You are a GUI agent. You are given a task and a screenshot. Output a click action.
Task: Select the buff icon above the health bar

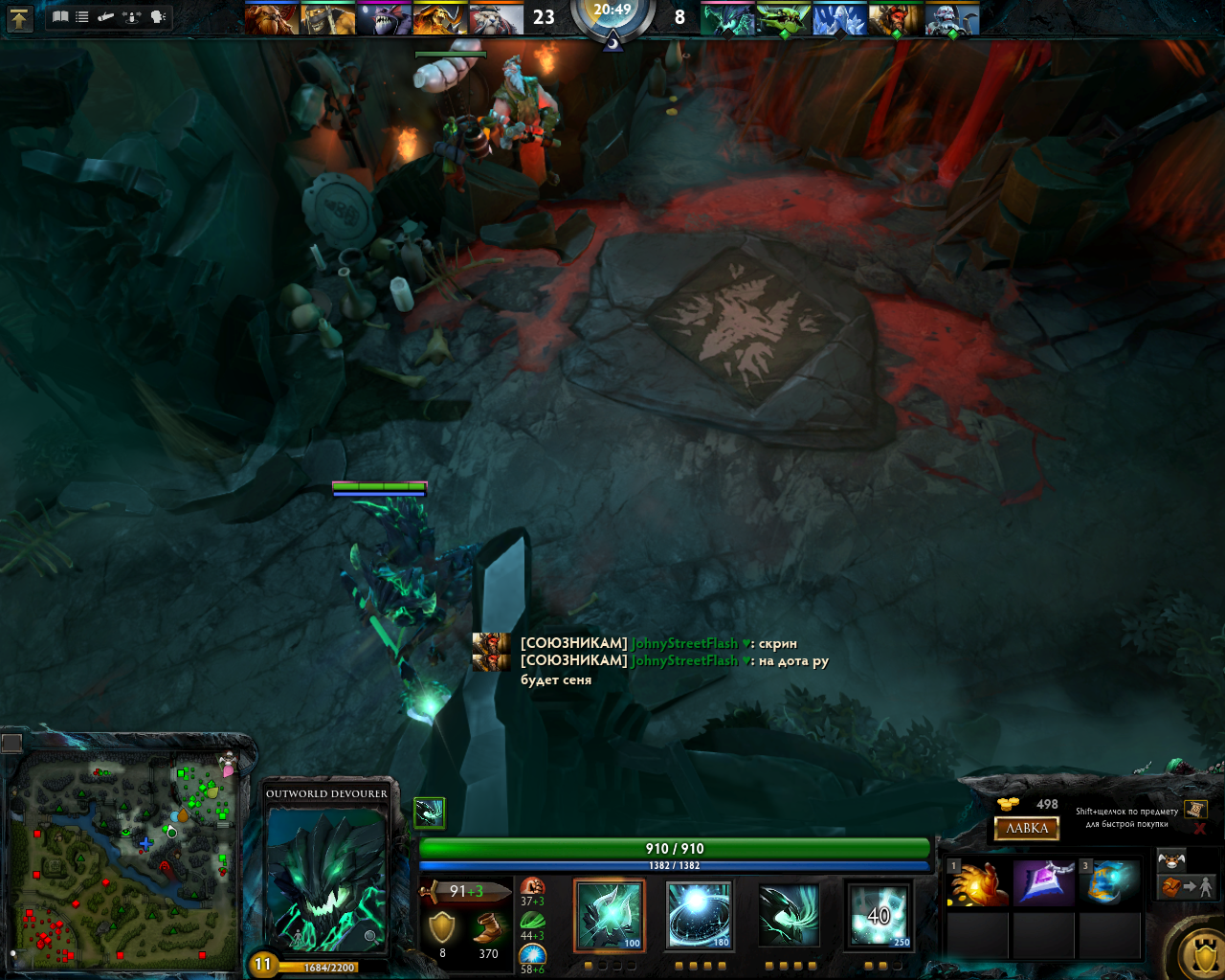(429, 813)
